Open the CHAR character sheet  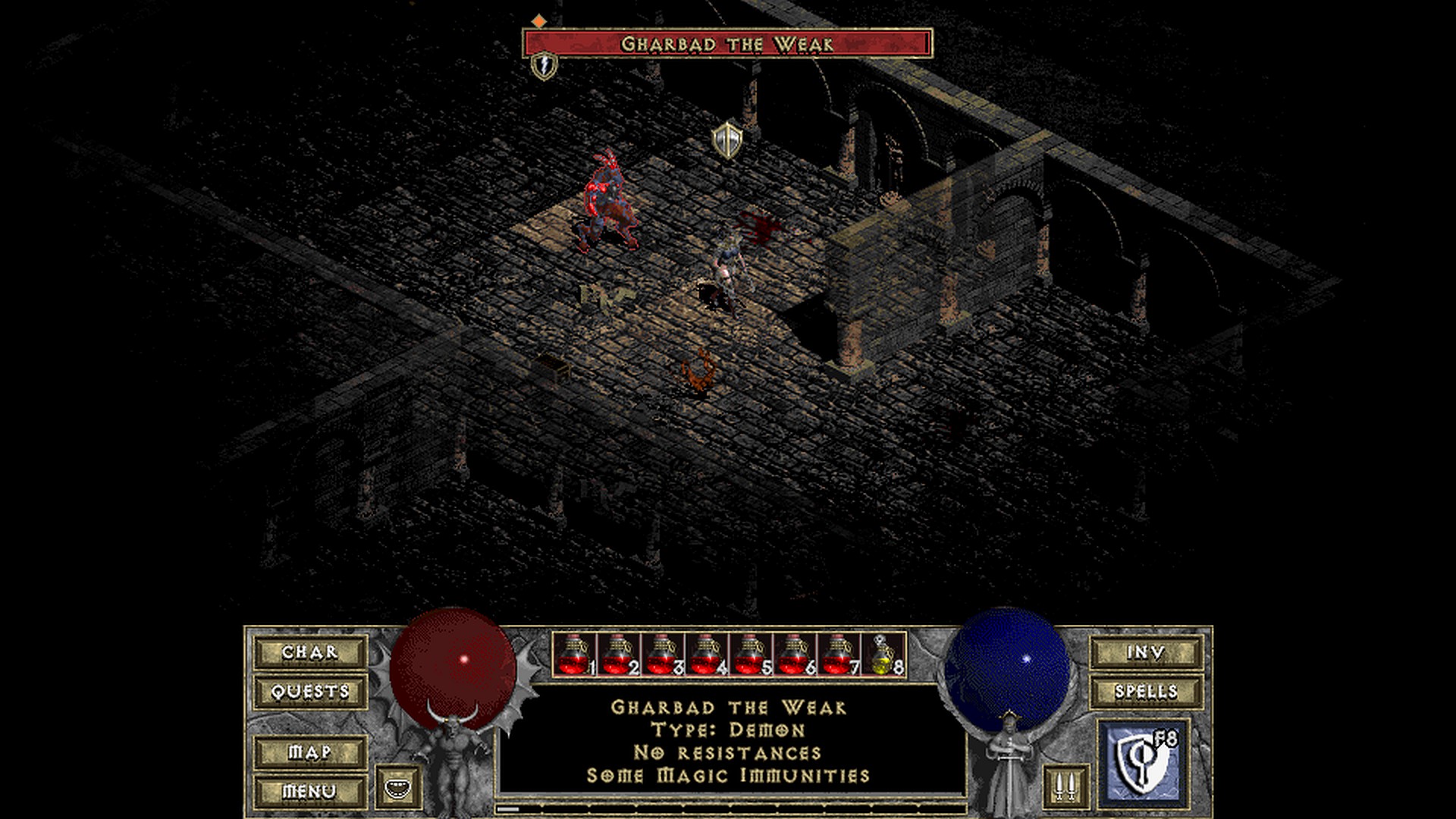point(310,652)
